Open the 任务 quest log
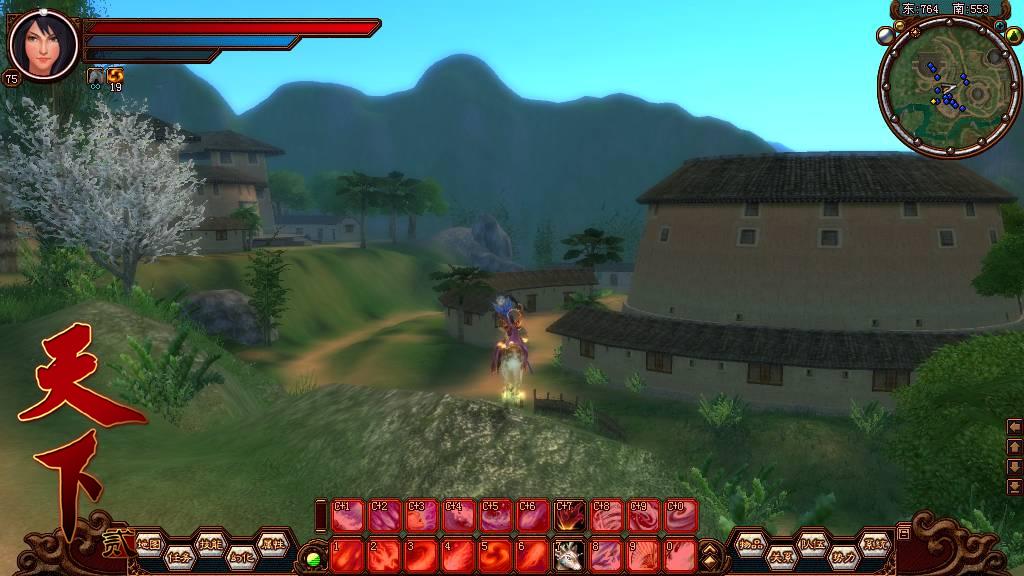 [179, 555]
